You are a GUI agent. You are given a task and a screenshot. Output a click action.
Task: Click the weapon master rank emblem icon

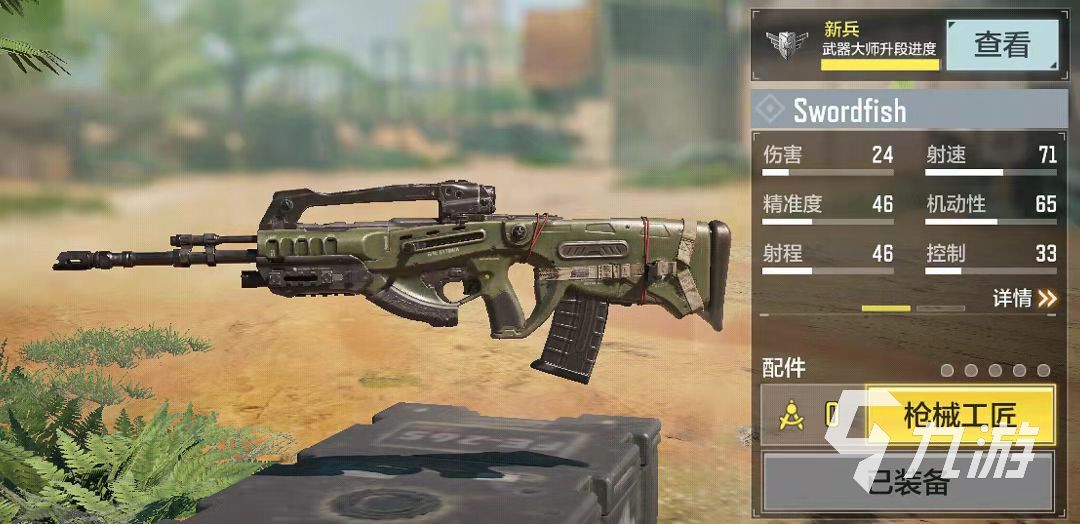(x=787, y=44)
